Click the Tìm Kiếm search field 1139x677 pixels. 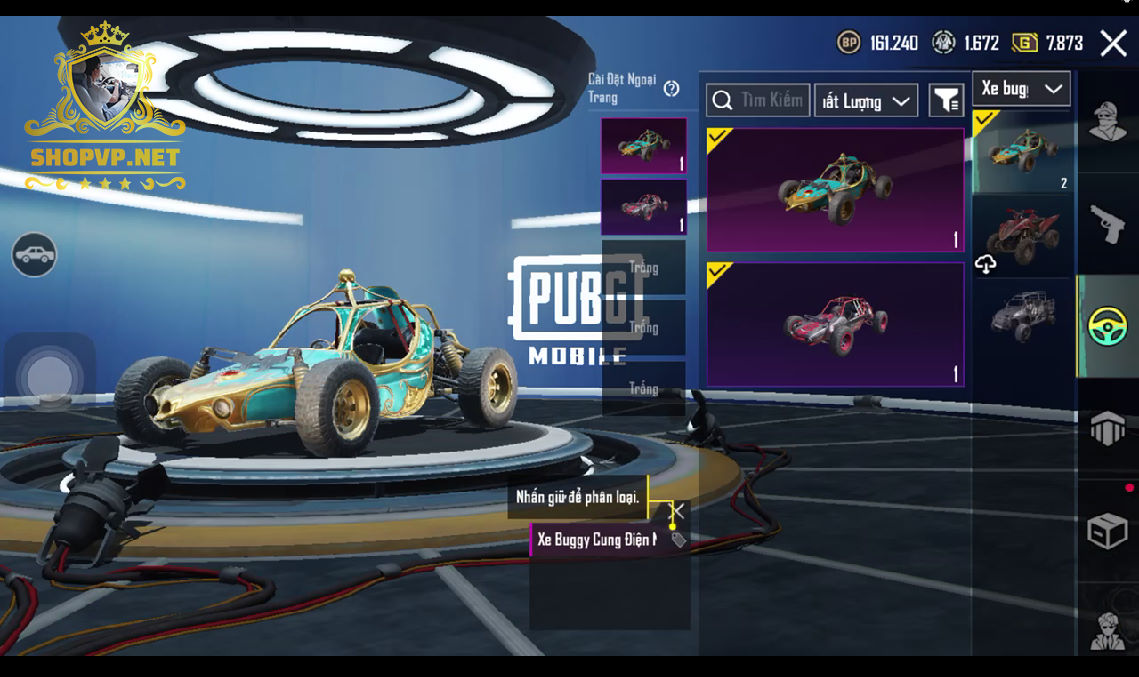(758, 100)
